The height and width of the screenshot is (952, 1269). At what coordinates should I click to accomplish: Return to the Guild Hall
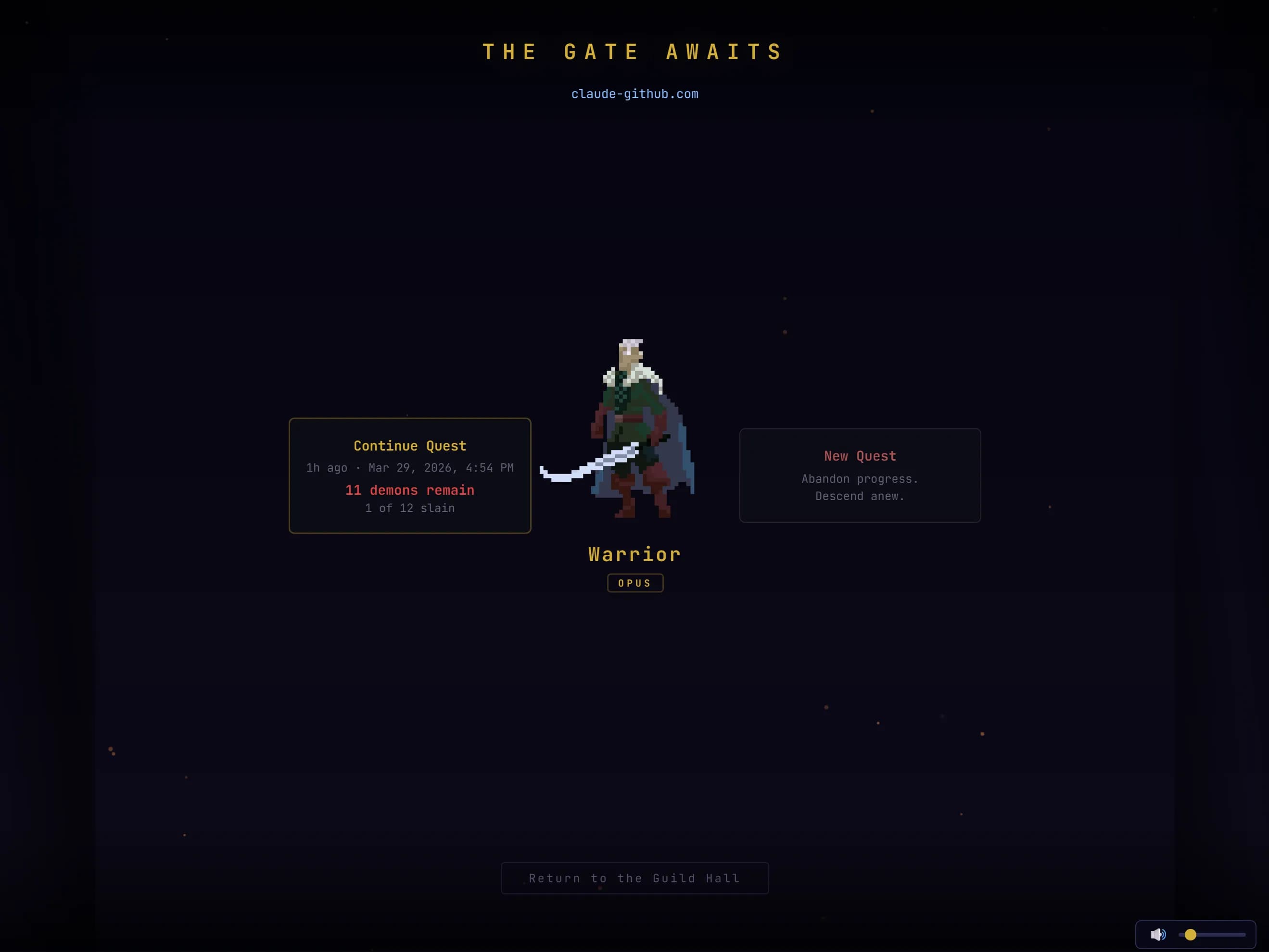click(634, 878)
